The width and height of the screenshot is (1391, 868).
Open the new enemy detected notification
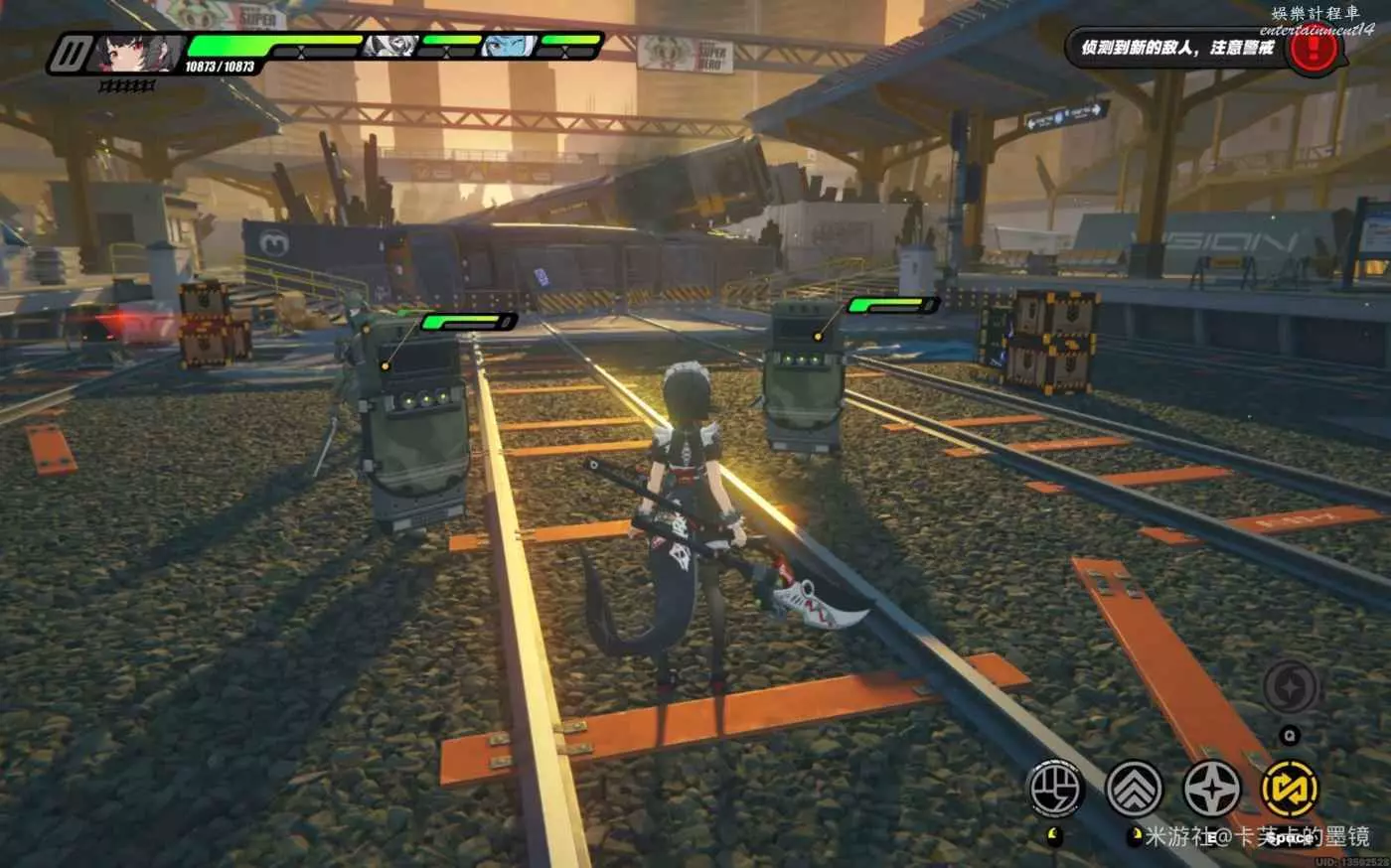[1177, 48]
